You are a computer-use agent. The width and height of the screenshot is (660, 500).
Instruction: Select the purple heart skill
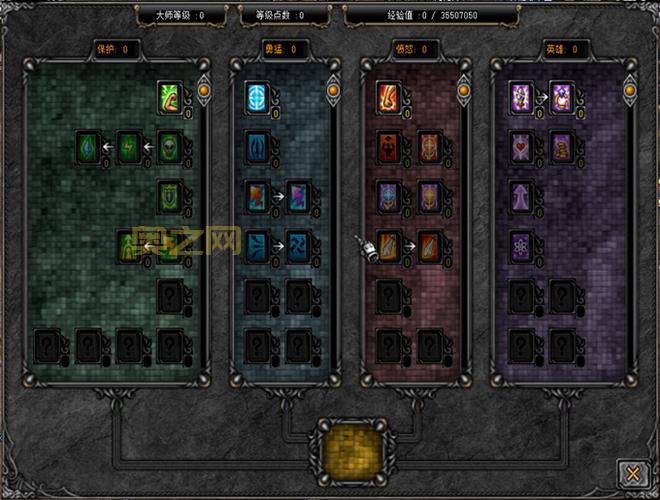tap(521, 148)
